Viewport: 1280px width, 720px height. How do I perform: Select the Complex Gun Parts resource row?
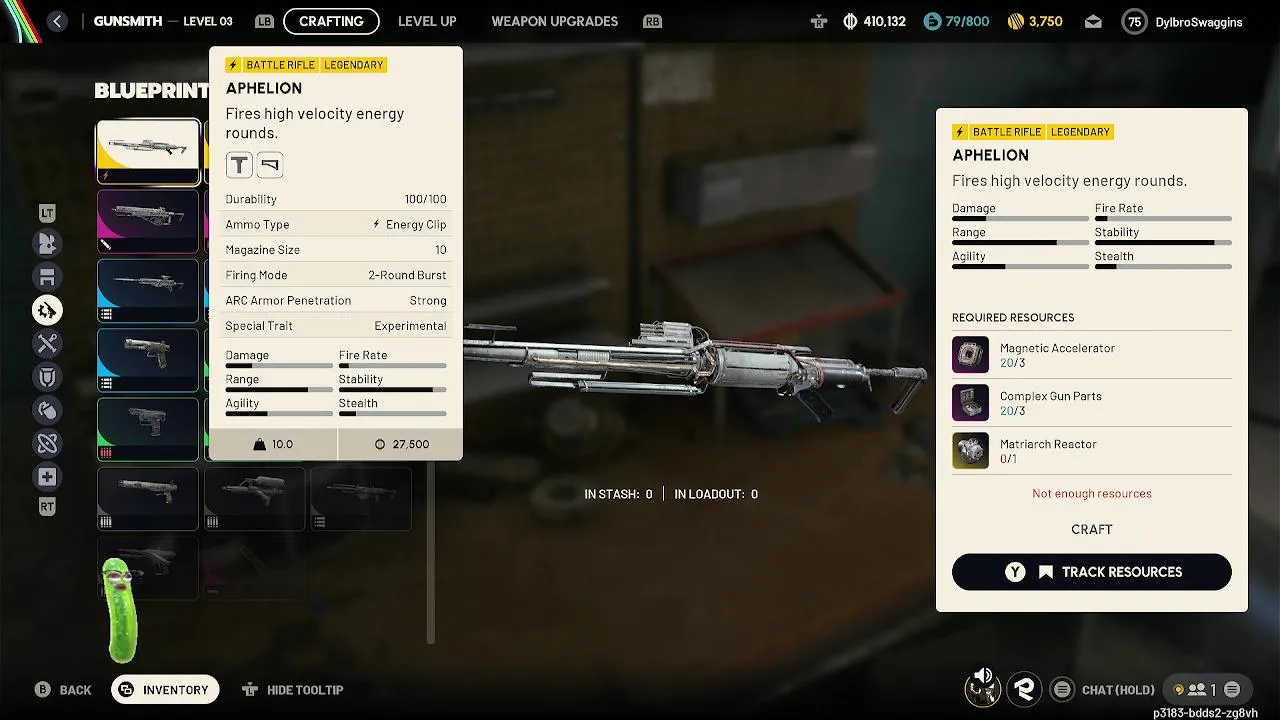pyautogui.click(x=1091, y=403)
